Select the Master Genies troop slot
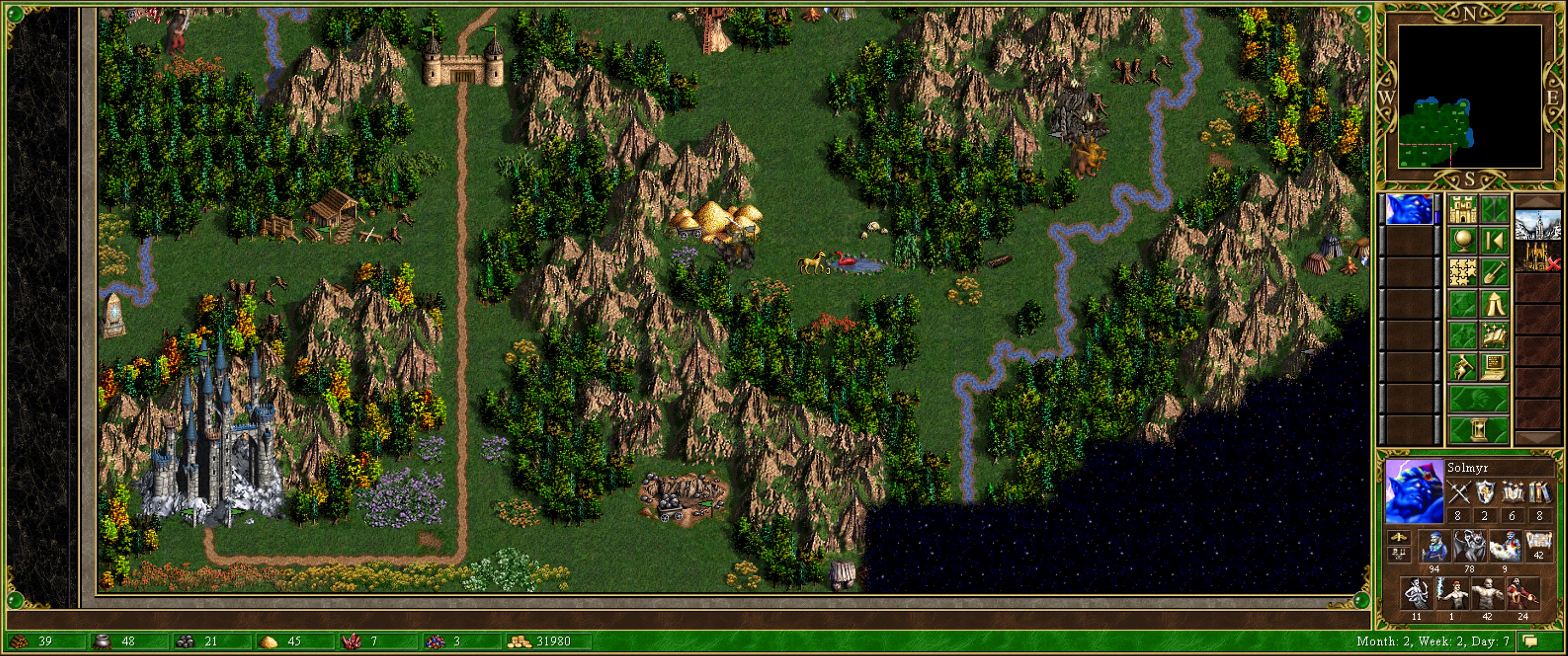 [1505, 545]
